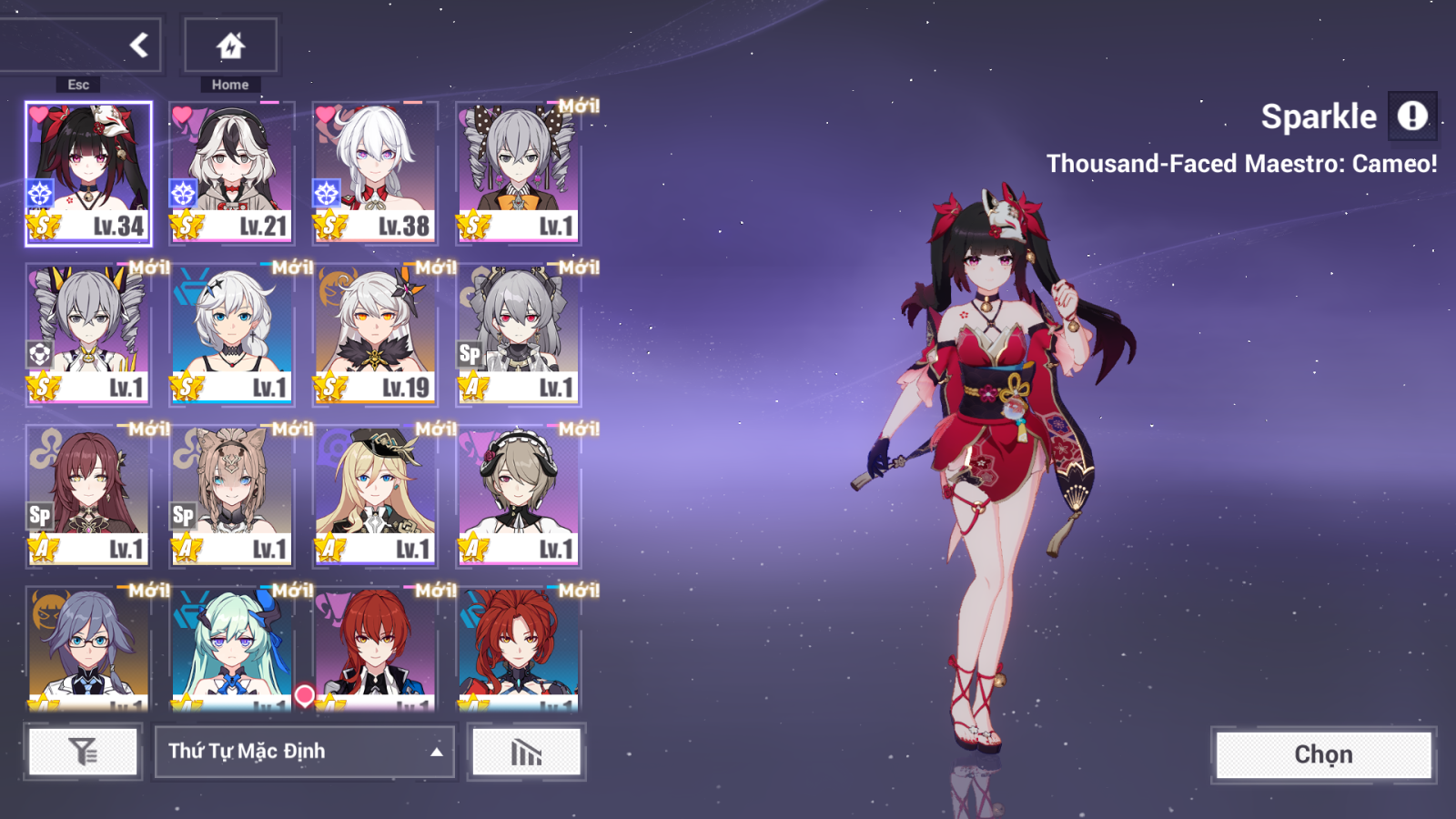1456x819 pixels.
Task: Open the character filter funnel icon
Action: [82, 751]
